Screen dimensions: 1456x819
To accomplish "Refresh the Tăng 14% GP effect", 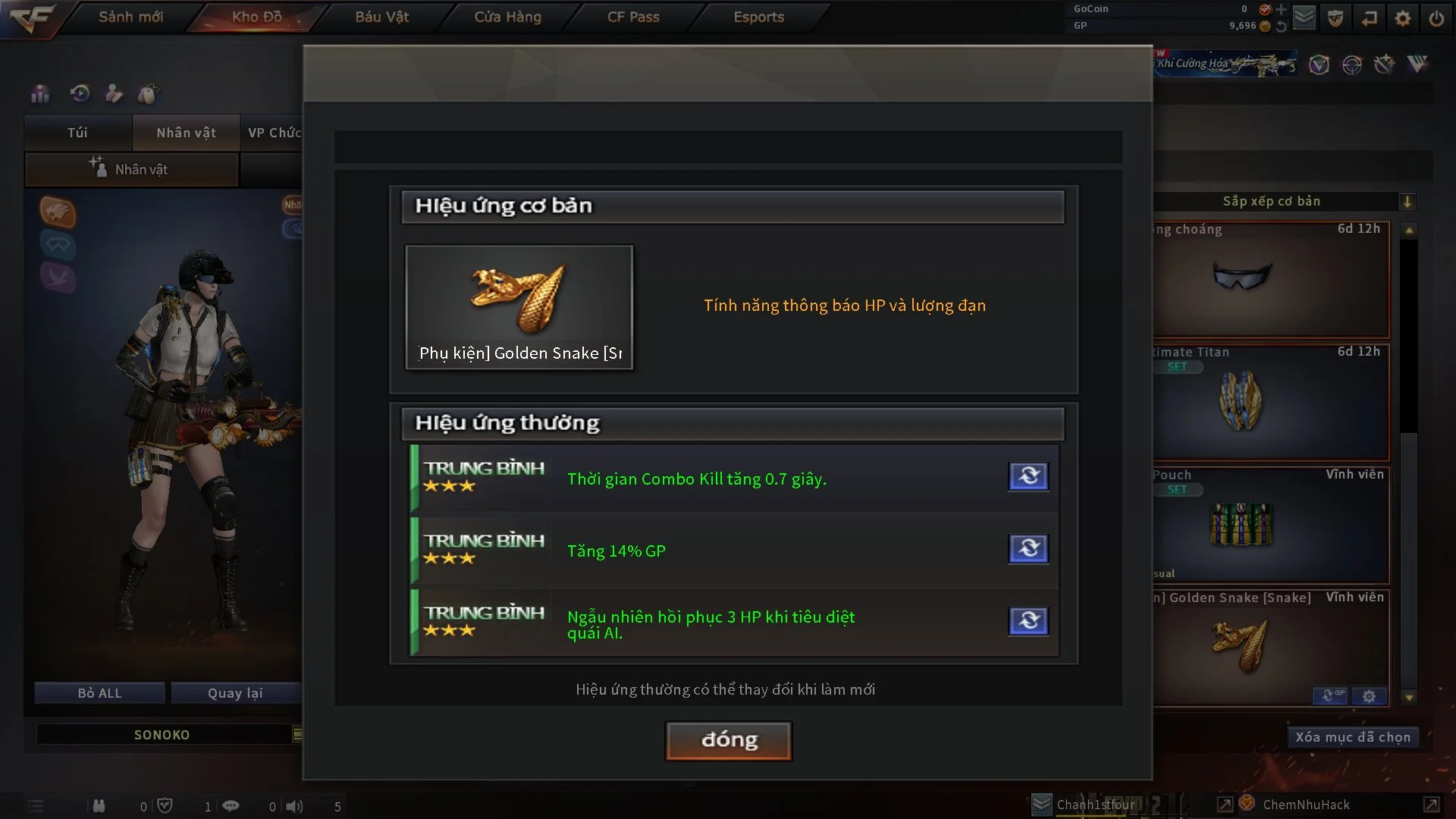I will [1028, 548].
